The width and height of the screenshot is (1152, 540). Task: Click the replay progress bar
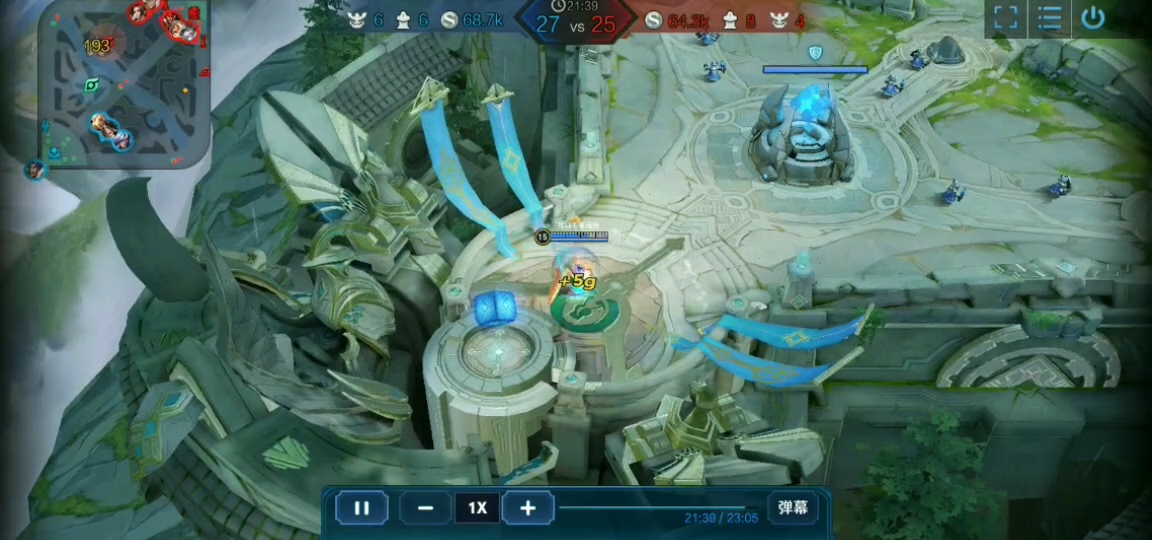pos(660,507)
